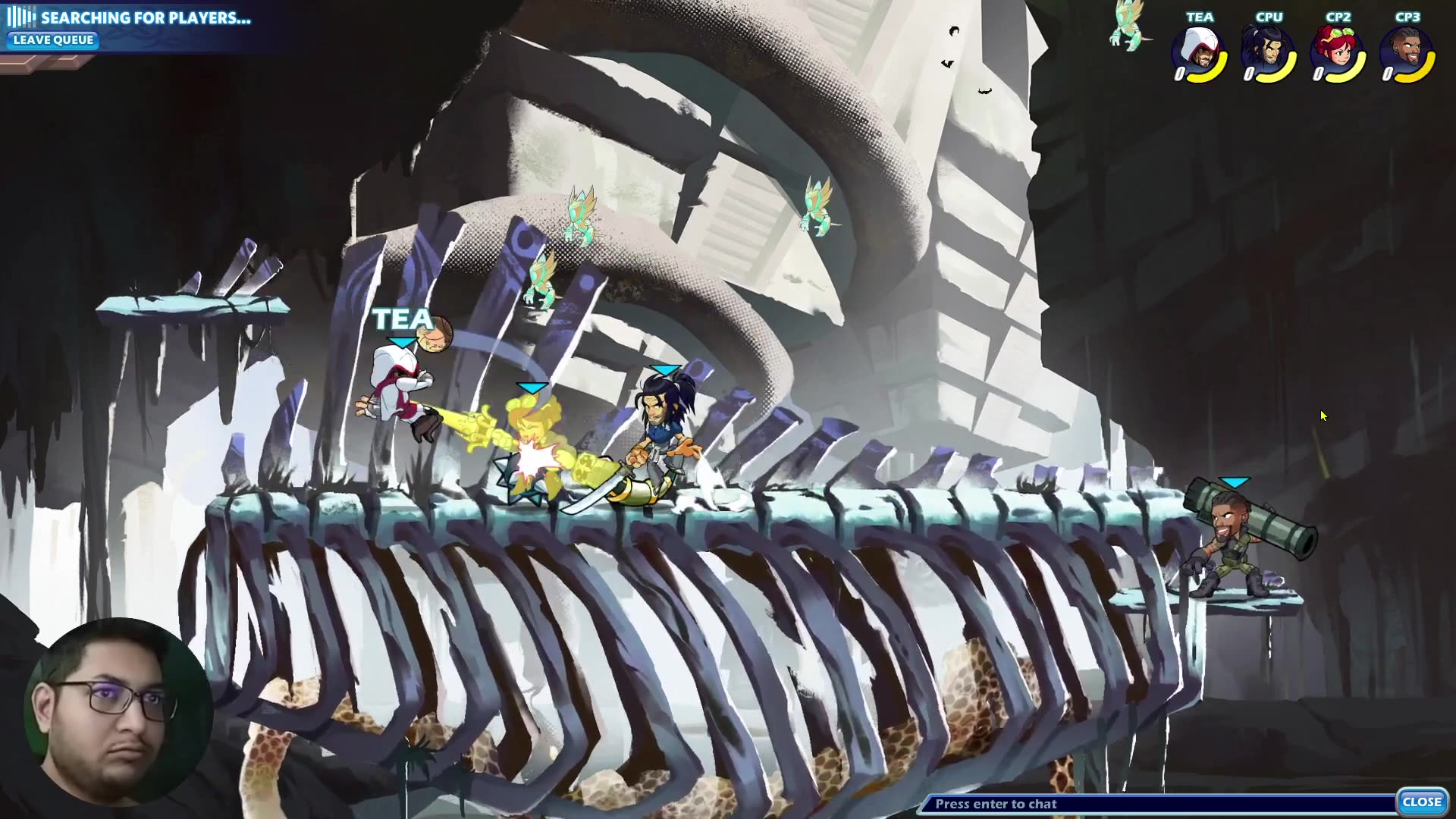
Task: Leave the matchmaking queue
Action: 53,40
